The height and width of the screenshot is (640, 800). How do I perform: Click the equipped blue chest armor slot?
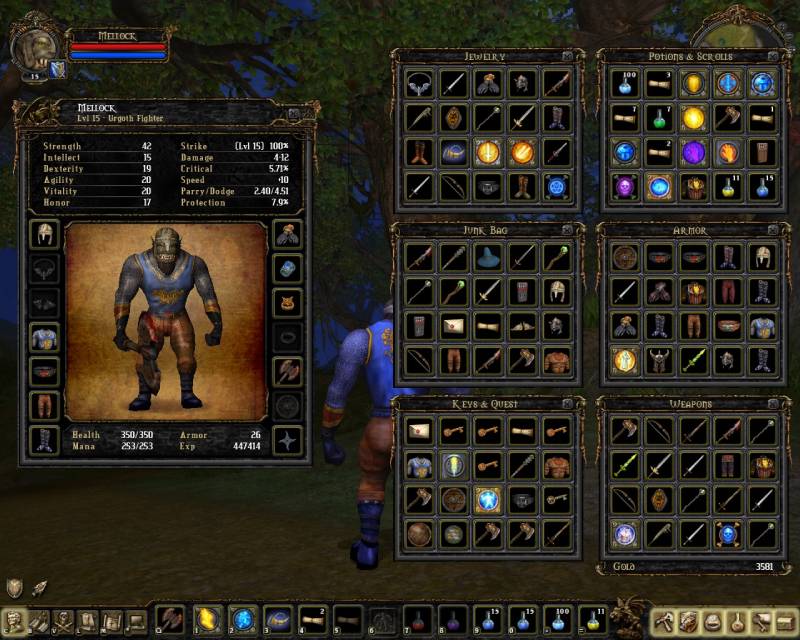coord(44,338)
